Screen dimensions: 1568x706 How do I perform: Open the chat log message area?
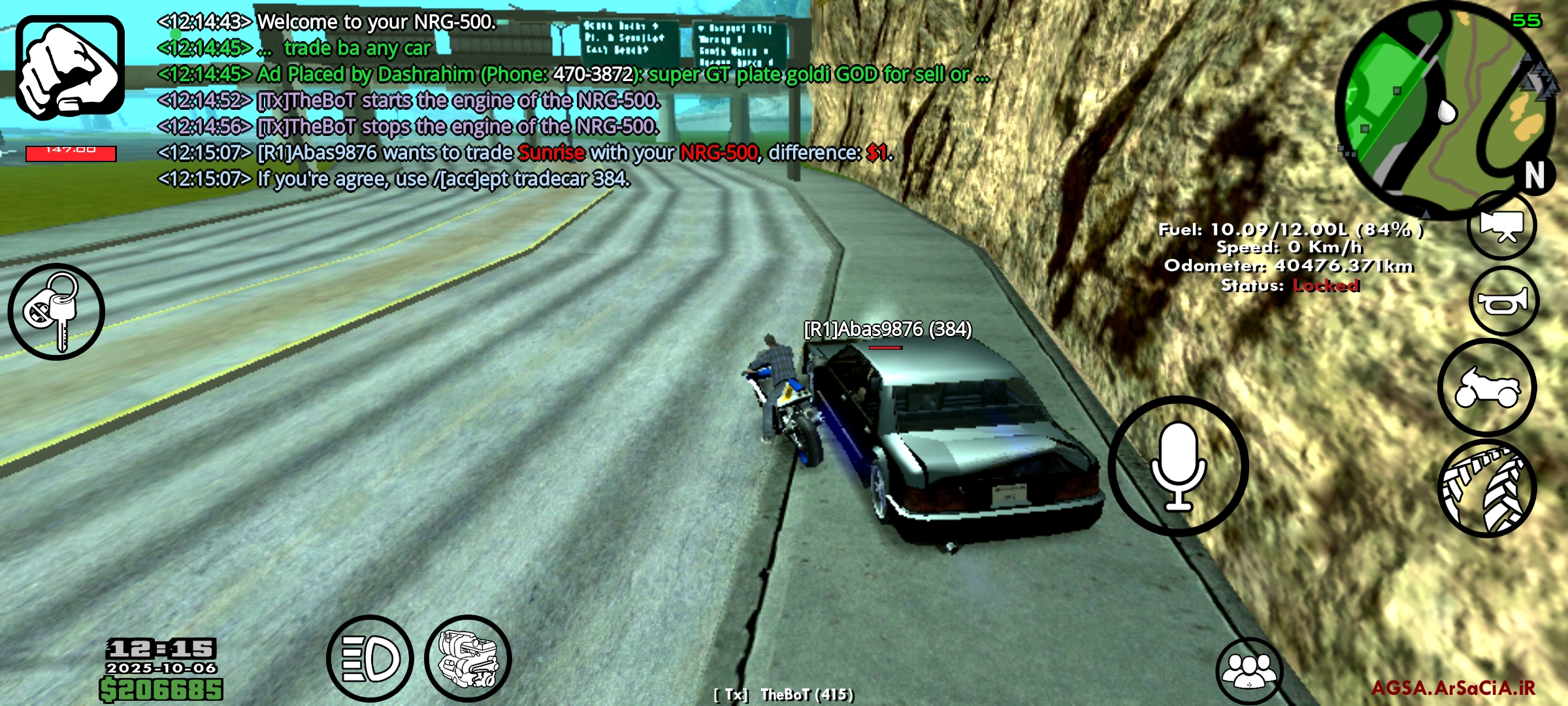click(523, 100)
